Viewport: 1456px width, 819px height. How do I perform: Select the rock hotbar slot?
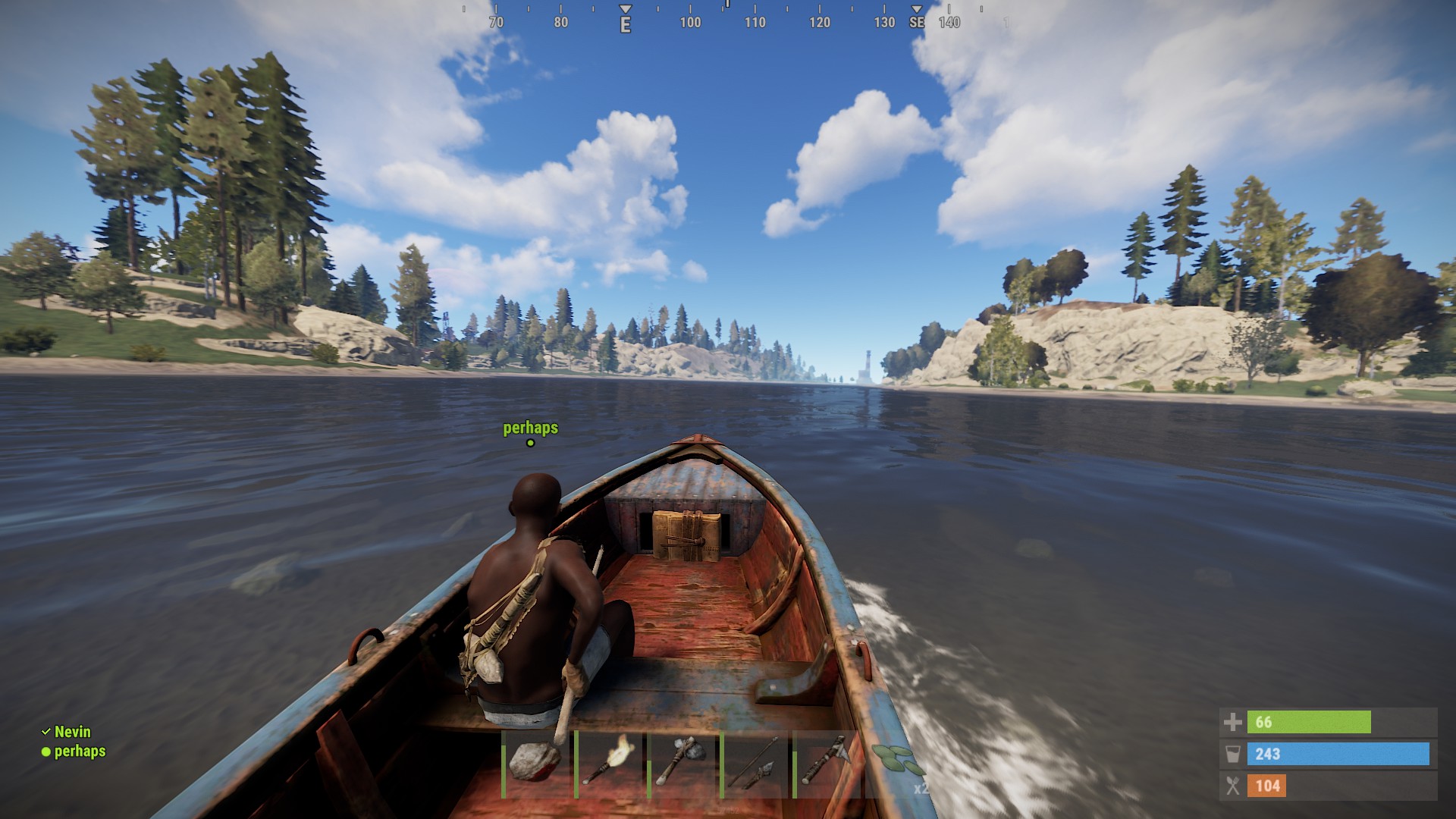pos(535,763)
